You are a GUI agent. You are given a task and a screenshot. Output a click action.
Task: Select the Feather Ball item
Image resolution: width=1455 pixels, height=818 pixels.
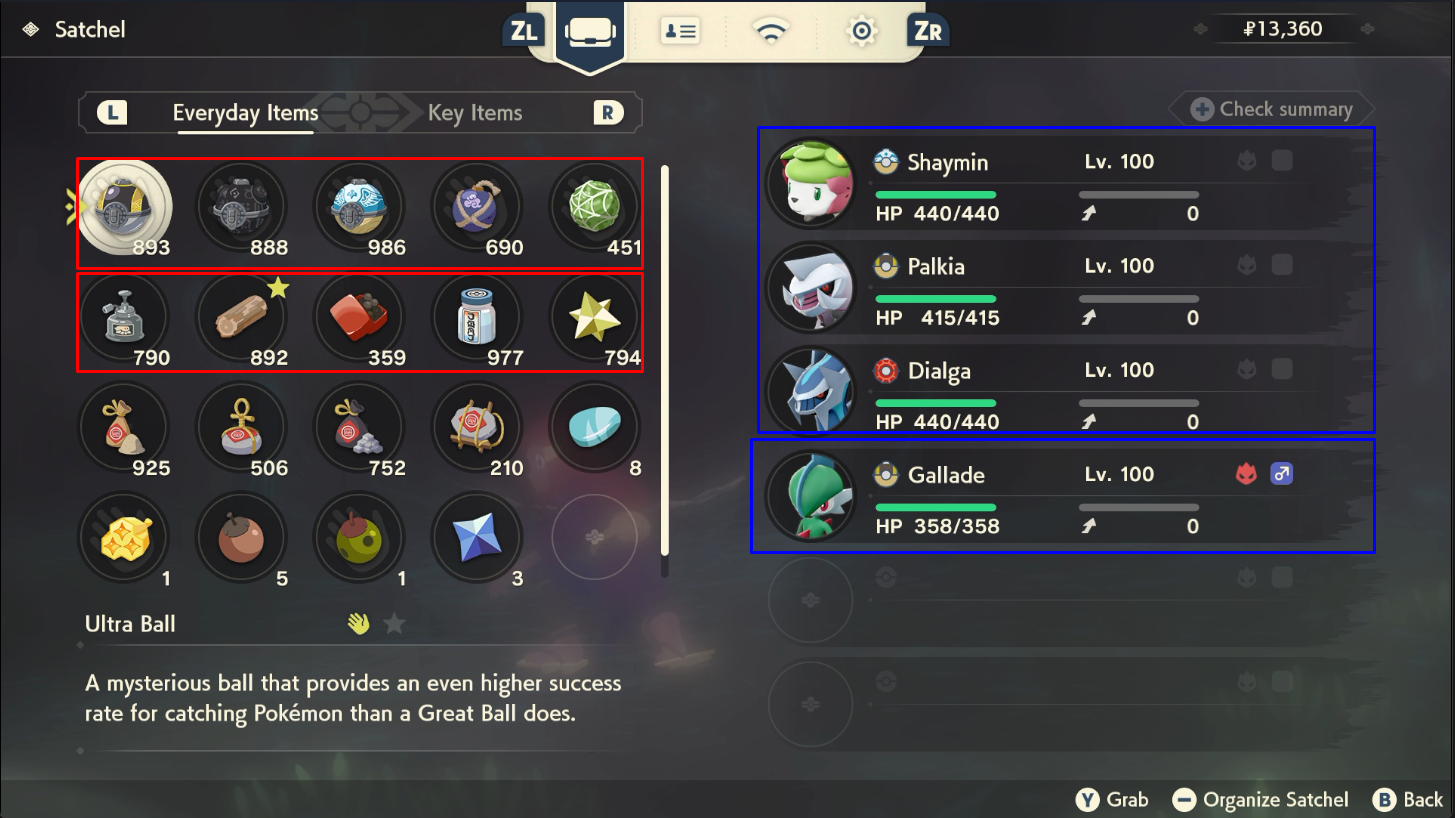[x=359, y=205]
